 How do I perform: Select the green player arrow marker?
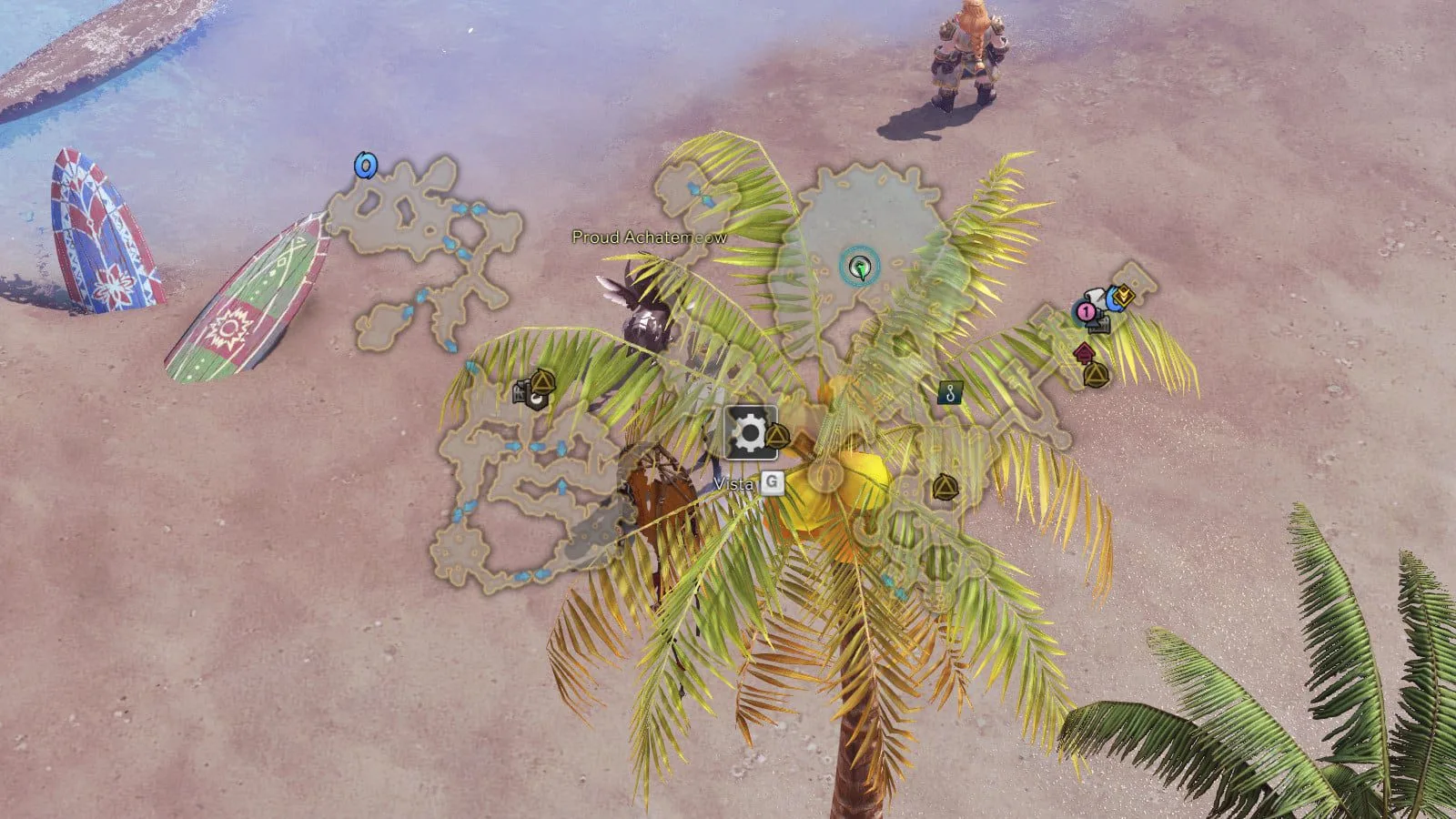click(x=859, y=268)
